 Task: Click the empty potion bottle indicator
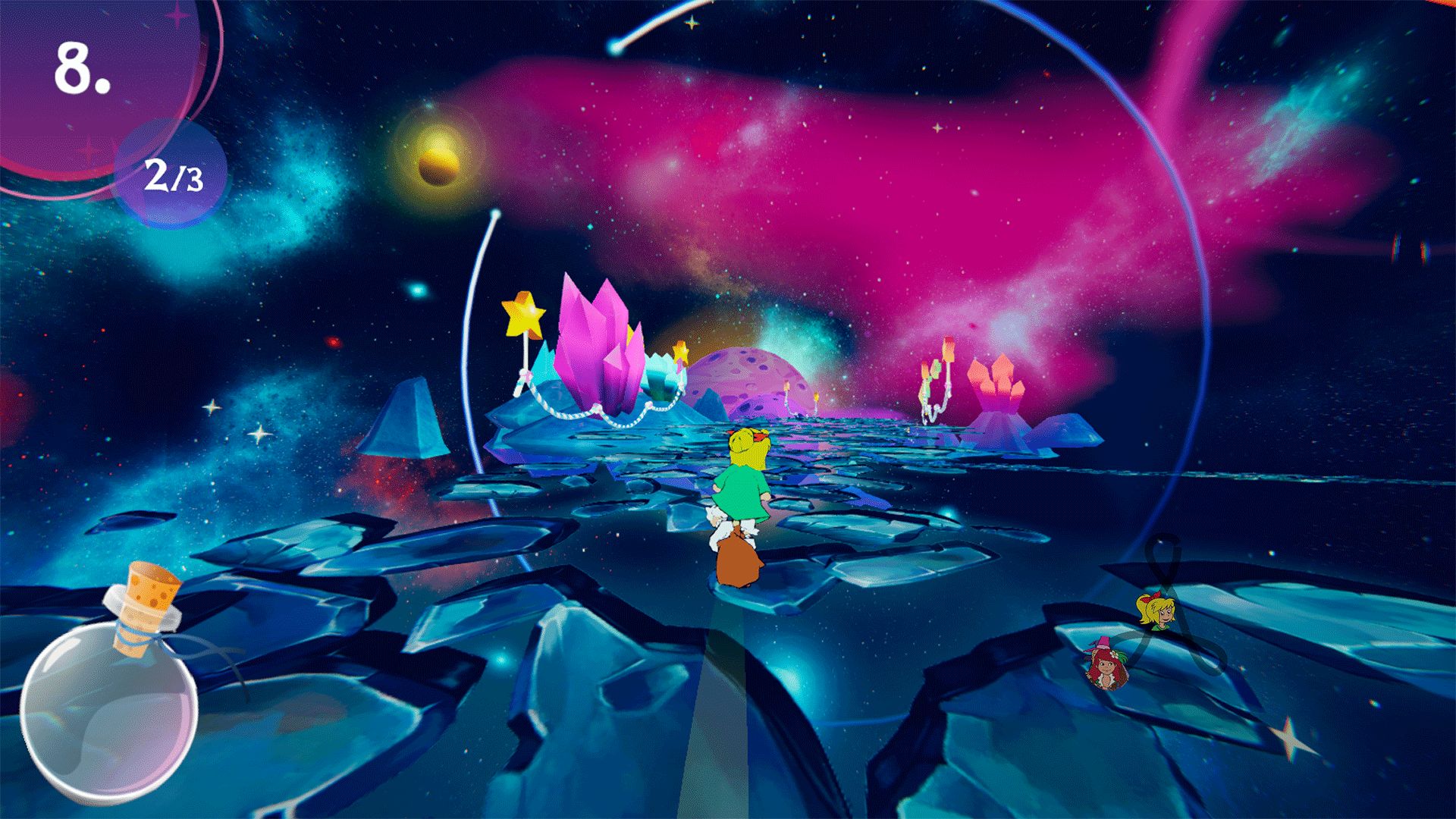114,705
